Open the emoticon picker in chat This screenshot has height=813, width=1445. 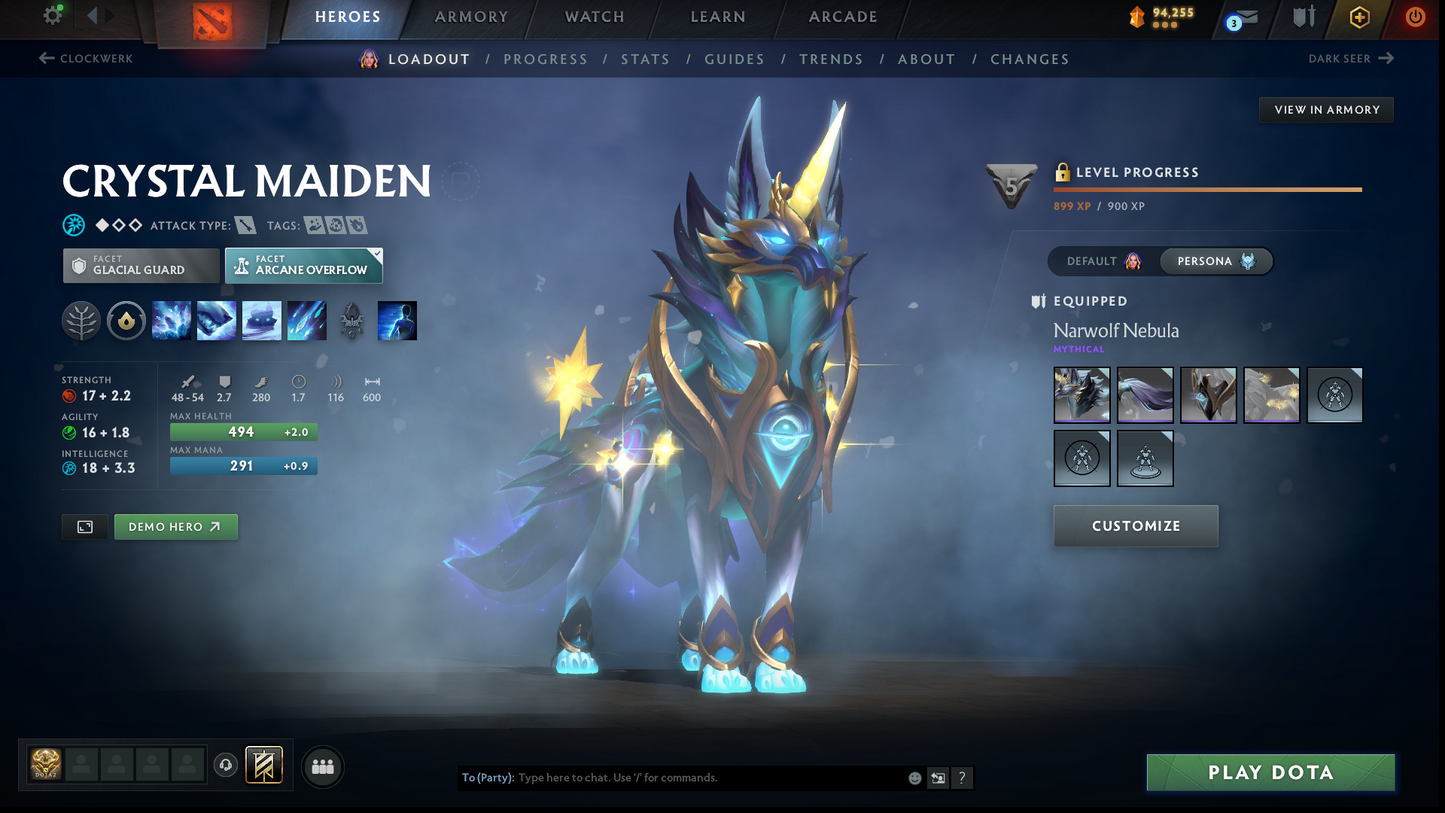913,777
